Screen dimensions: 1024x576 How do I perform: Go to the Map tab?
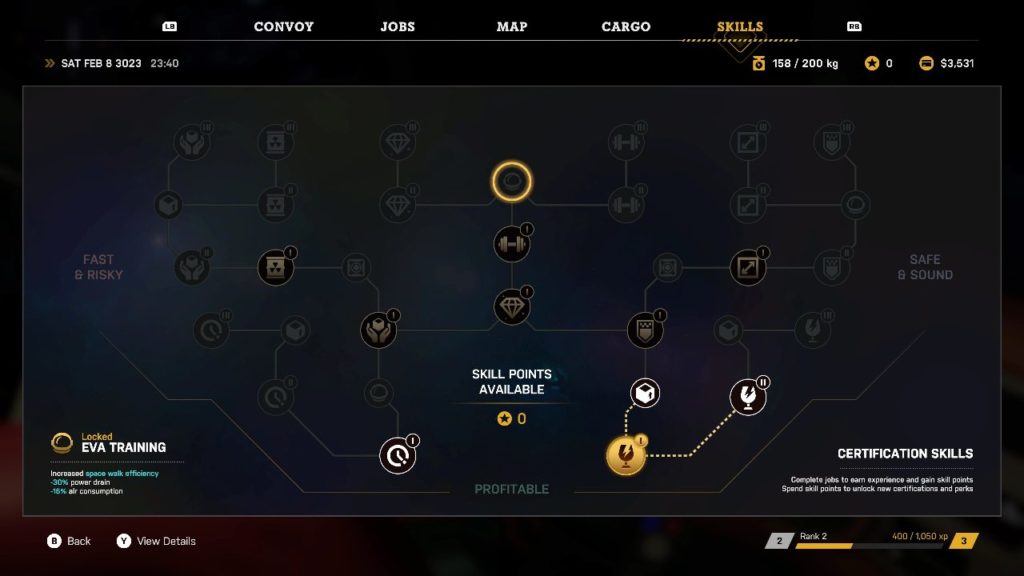[x=512, y=27]
